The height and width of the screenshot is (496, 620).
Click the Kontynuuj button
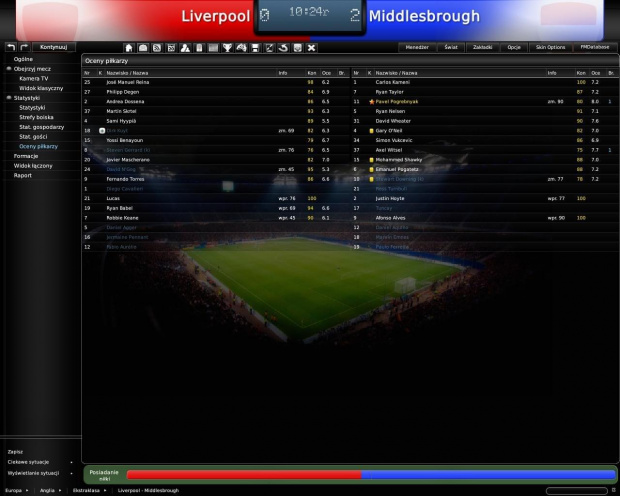click(x=52, y=47)
